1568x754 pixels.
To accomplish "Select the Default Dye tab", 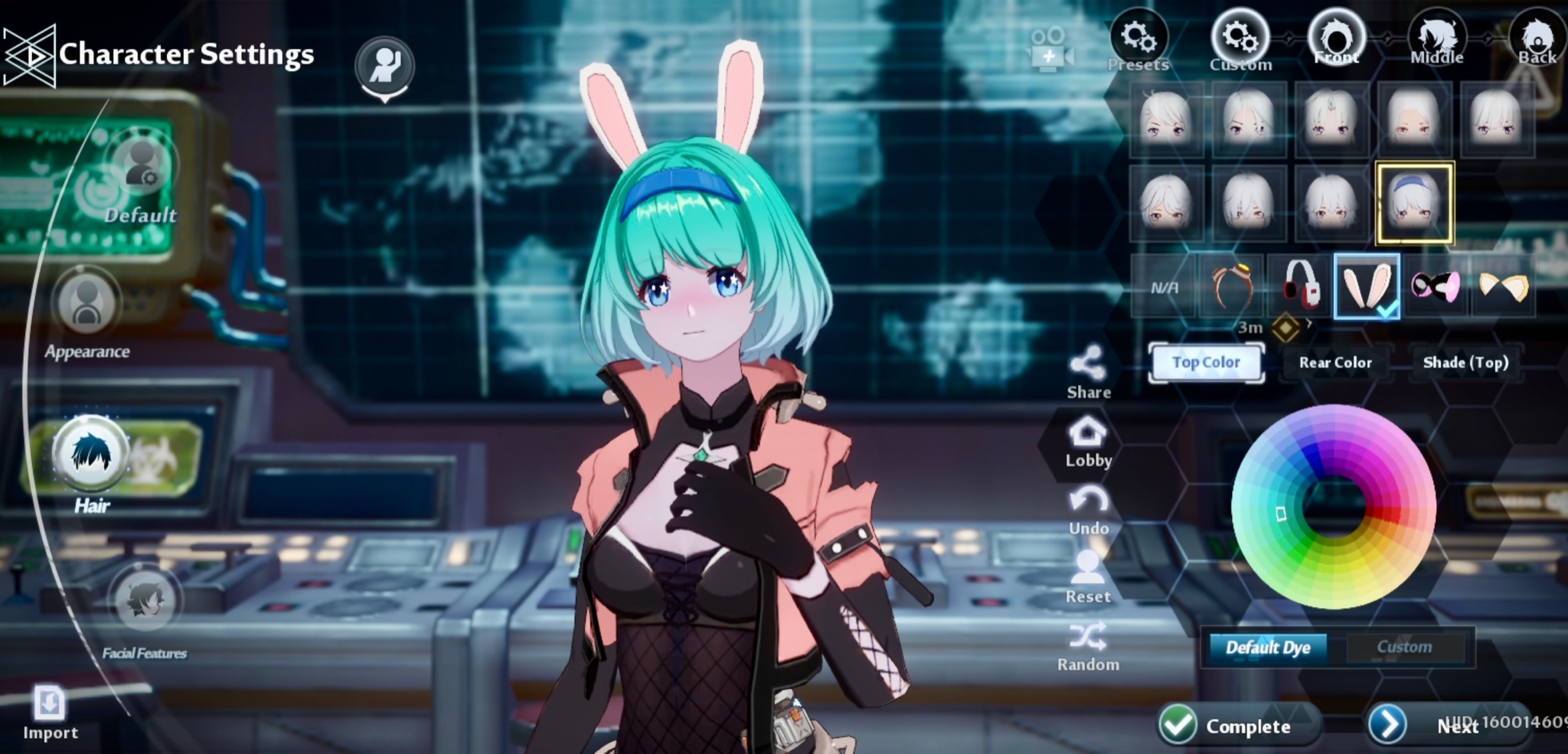I will coord(1267,648).
